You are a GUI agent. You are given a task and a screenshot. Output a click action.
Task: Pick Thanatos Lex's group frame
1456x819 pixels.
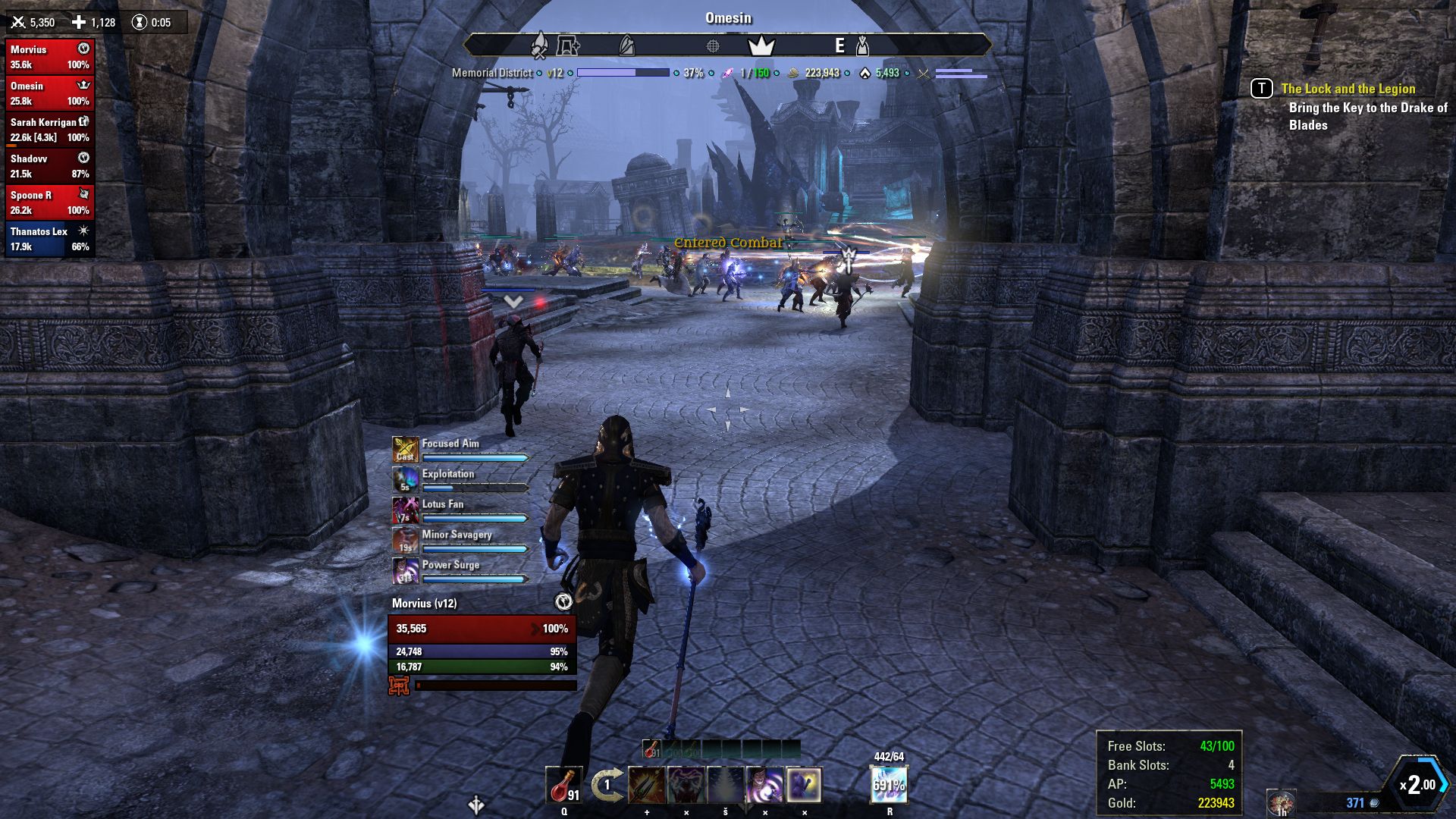coord(49,239)
